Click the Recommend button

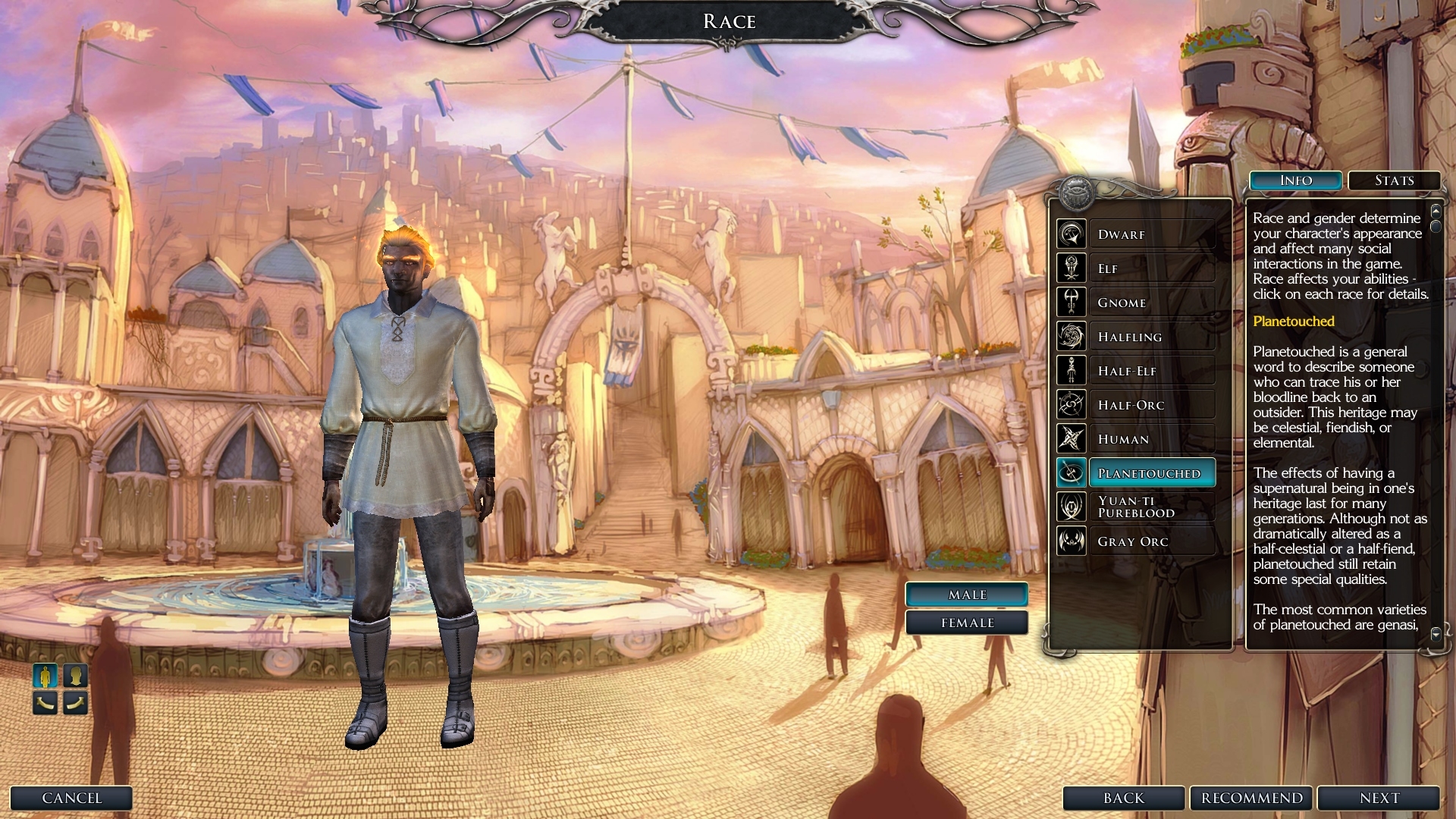coord(1251,798)
